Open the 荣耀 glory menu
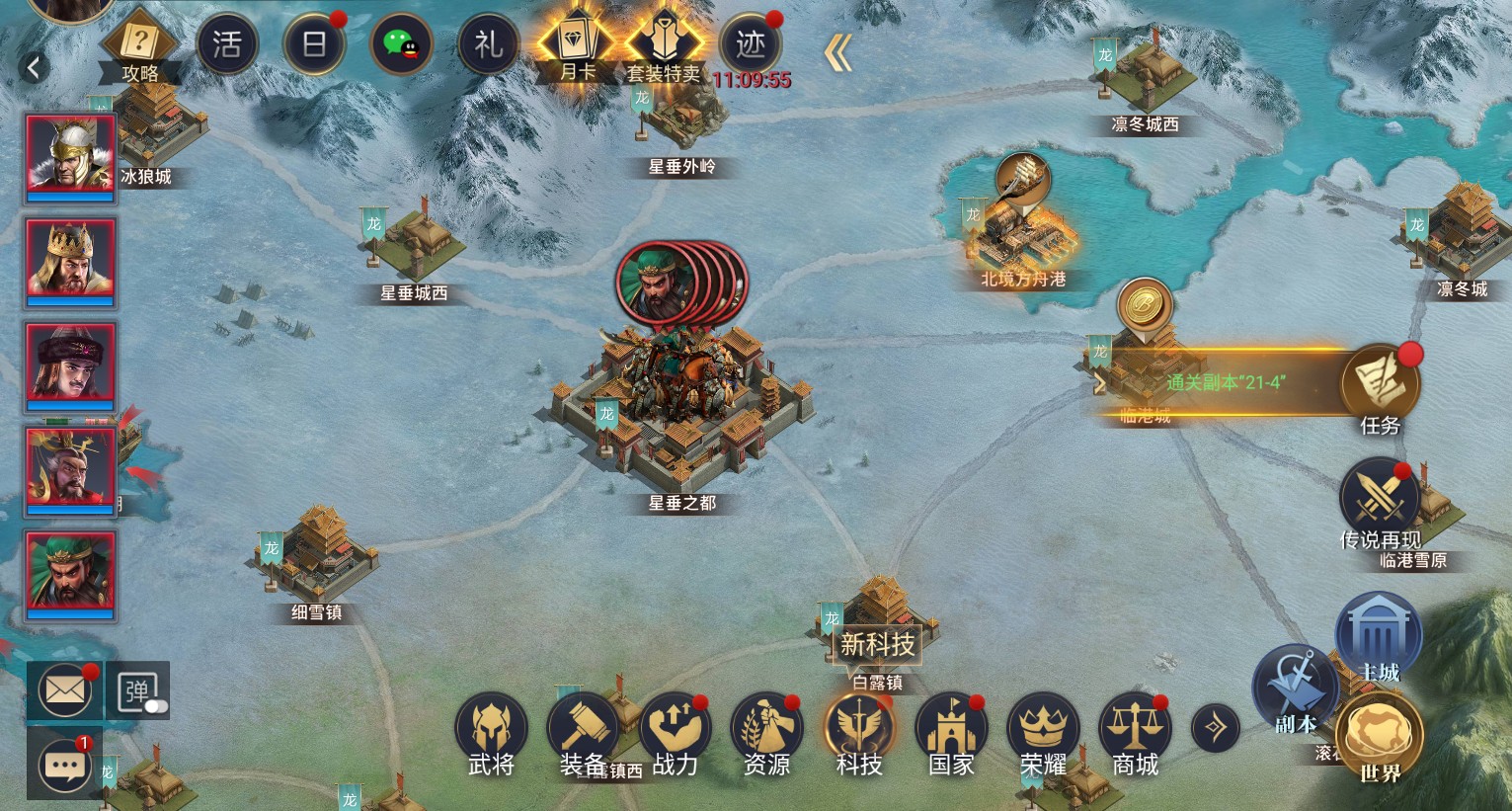The height and width of the screenshot is (811, 1512). click(1043, 736)
